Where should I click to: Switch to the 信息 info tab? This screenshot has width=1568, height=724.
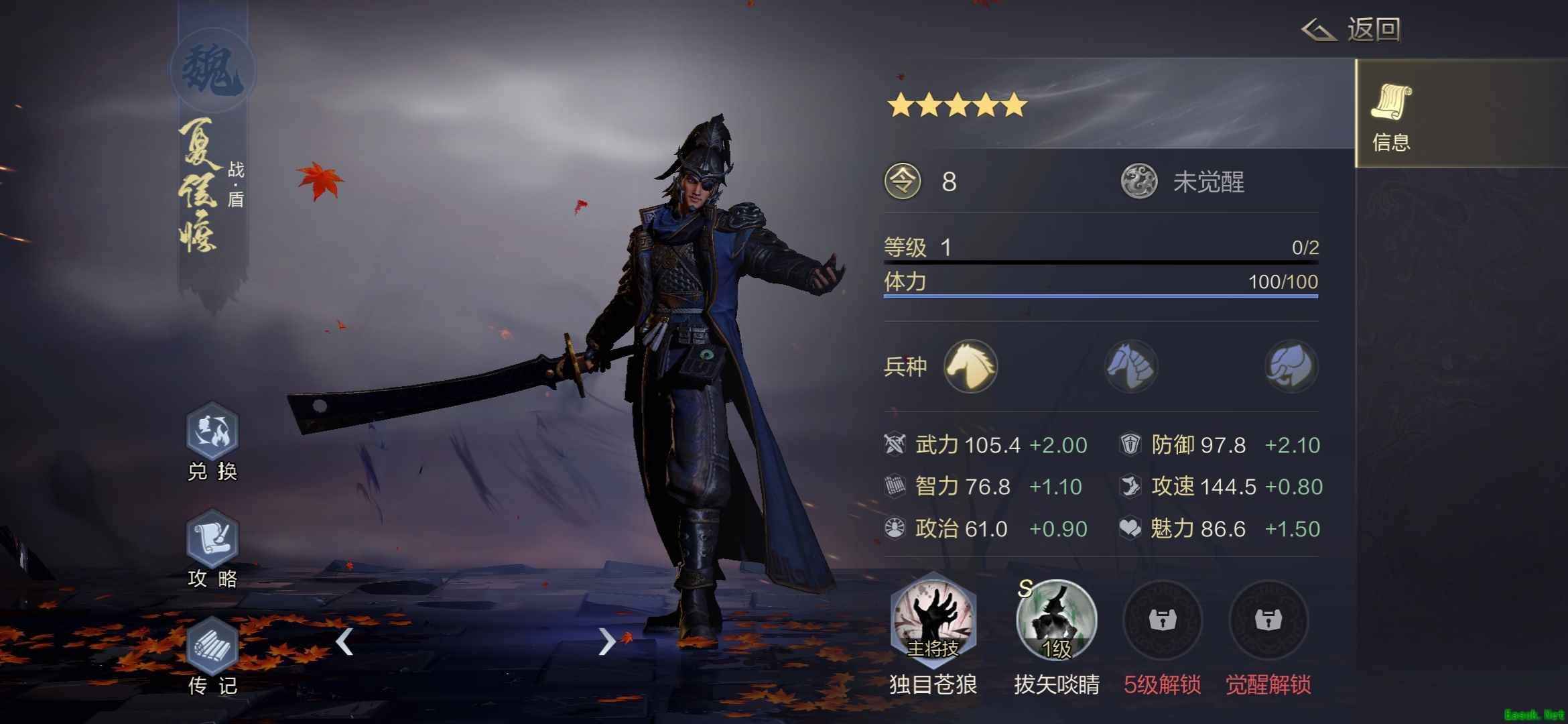pos(1391,115)
